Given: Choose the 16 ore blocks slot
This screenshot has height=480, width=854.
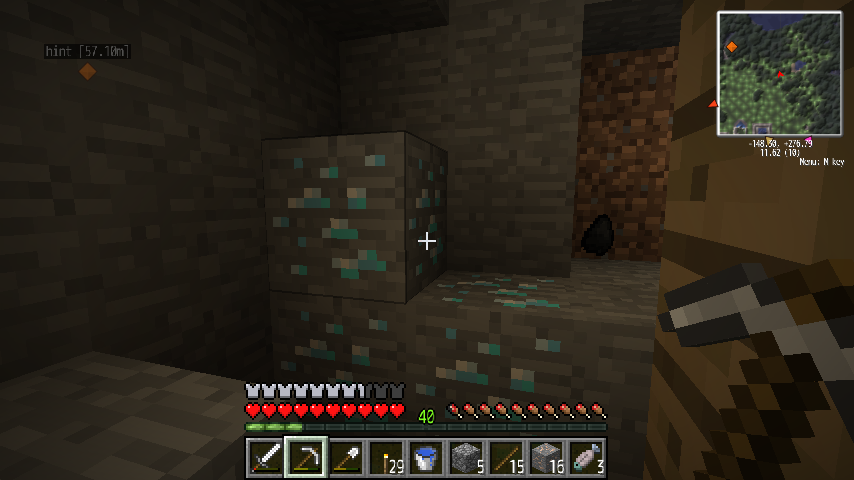Looking at the screenshot, I should pyautogui.click(x=545, y=459).
